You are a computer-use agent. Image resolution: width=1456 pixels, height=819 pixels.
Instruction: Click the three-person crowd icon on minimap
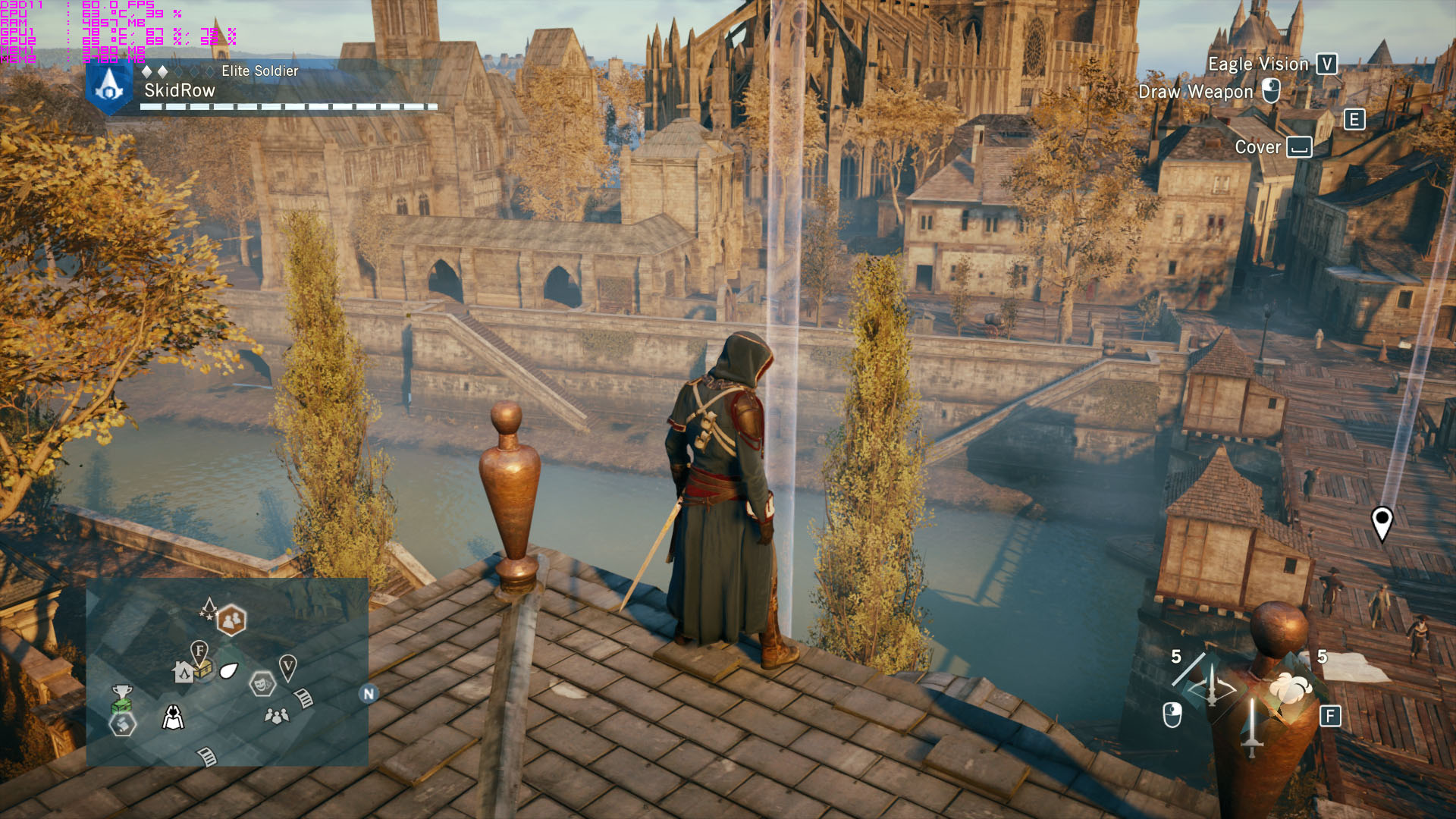[277, 715]
